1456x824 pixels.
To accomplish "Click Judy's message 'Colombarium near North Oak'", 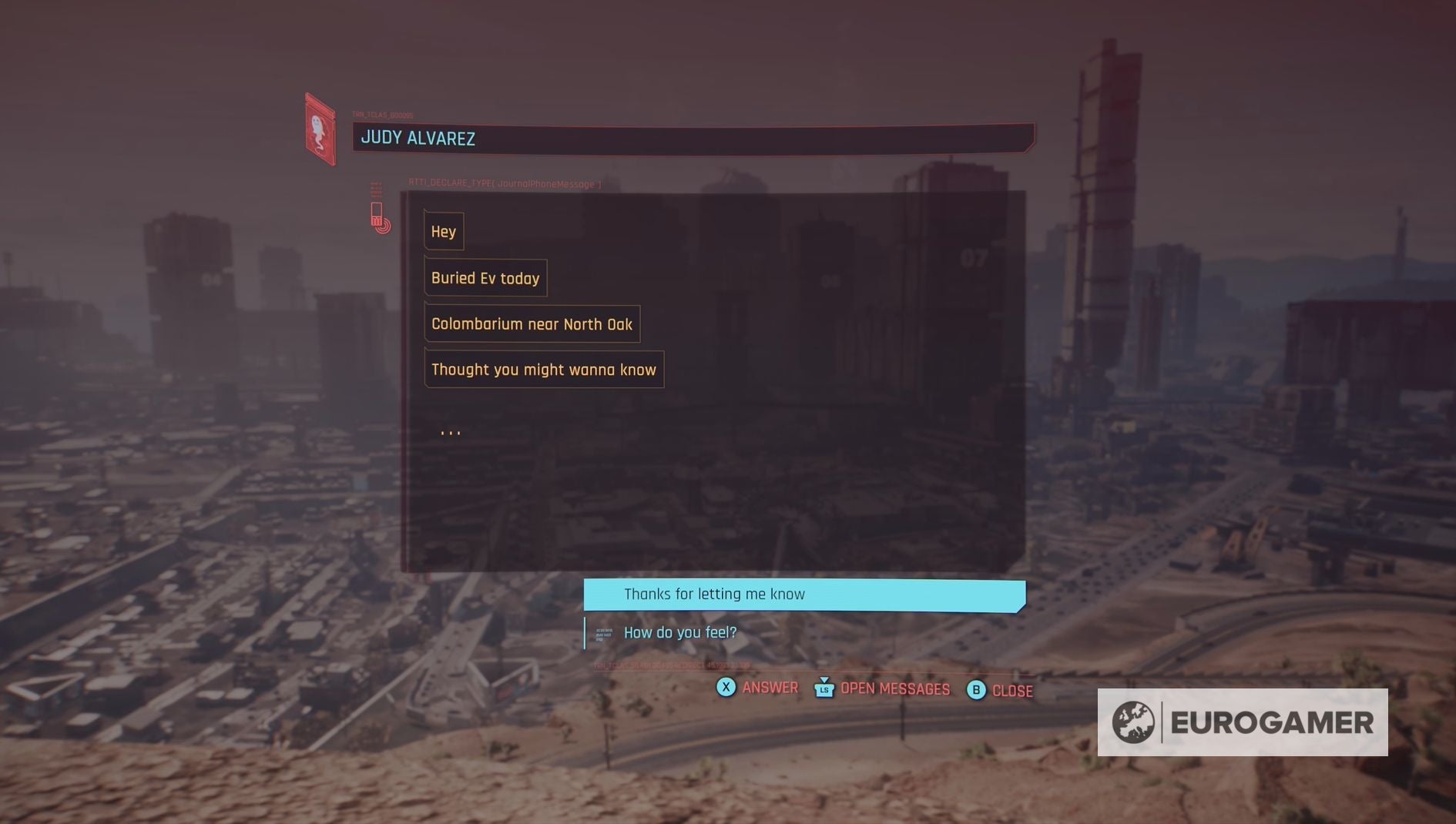I will pyautogui.click(x=532, y=323).
